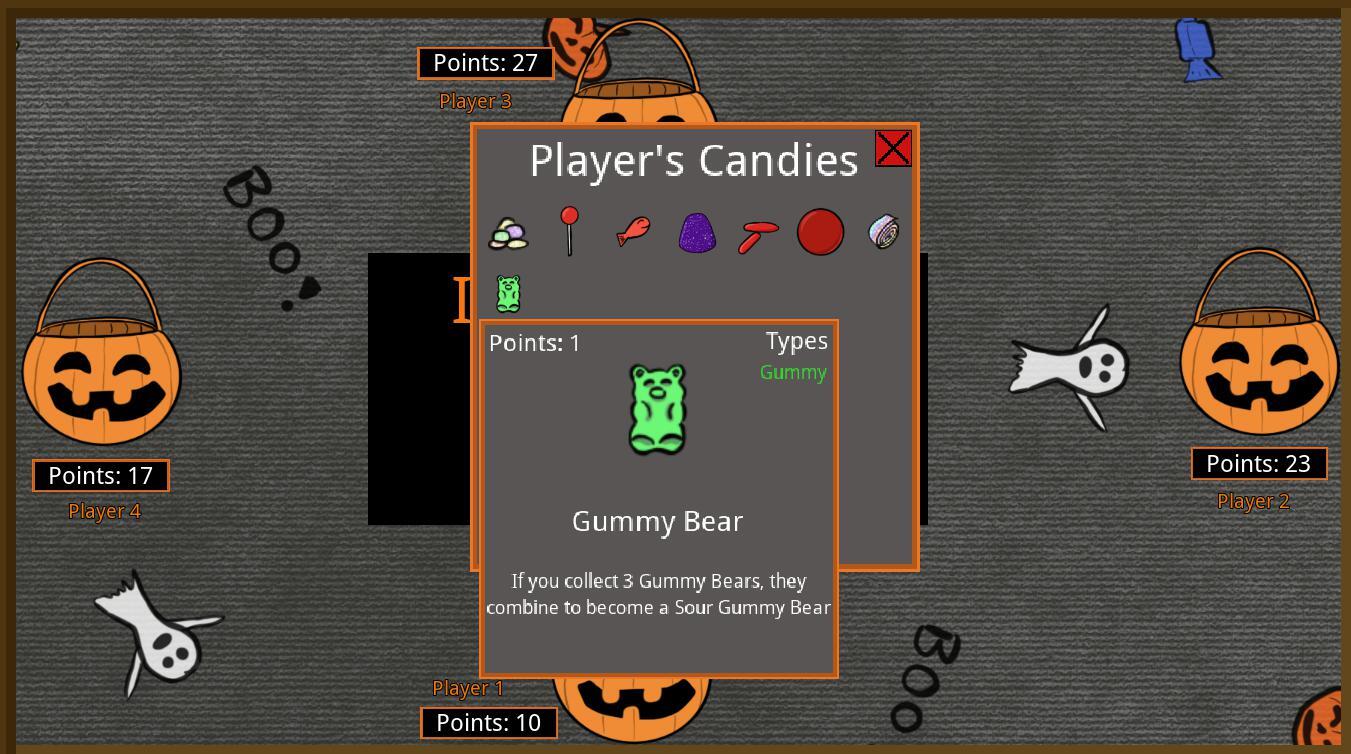The width and height of the screenshot is (1351, 754).
Task: Click Player 1's Points: 10 score display
Action: [x=488, y=722]
